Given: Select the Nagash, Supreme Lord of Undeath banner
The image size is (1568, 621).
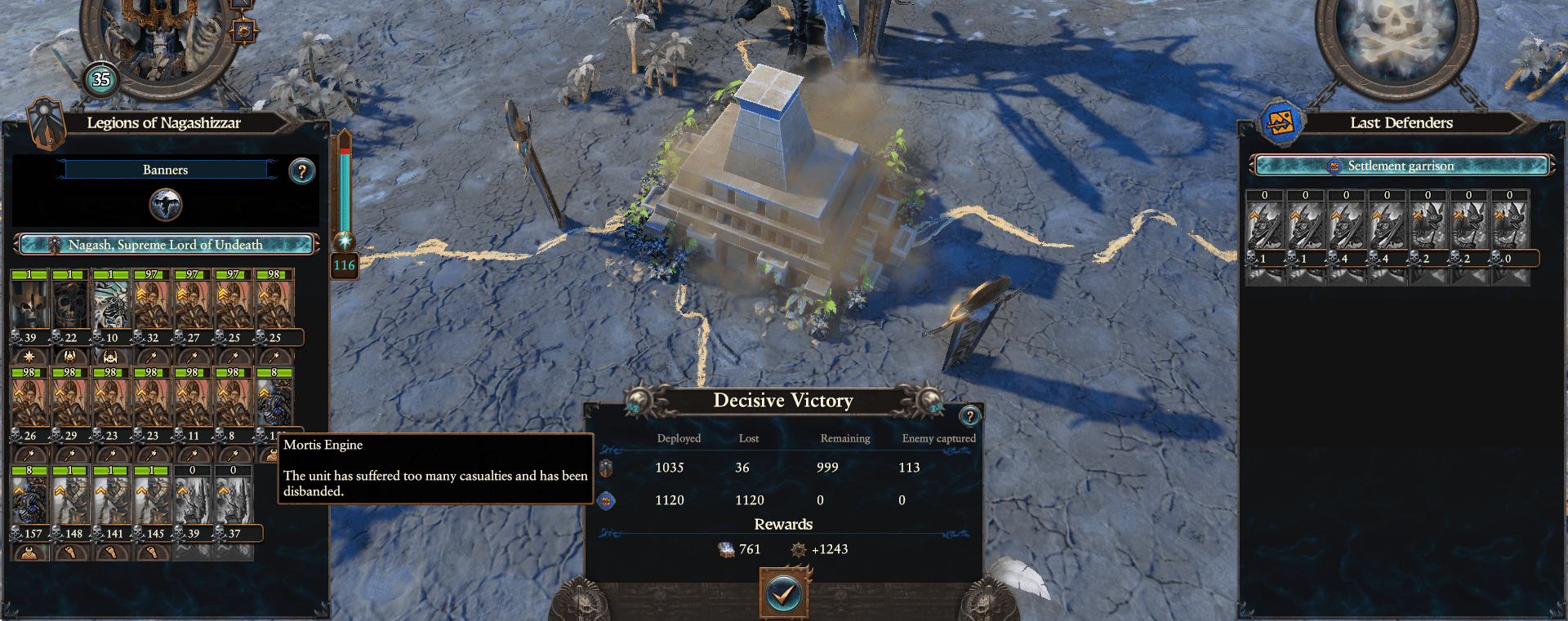Looking at the screenshot, I should pyautogui.click(x=166, y=244).
